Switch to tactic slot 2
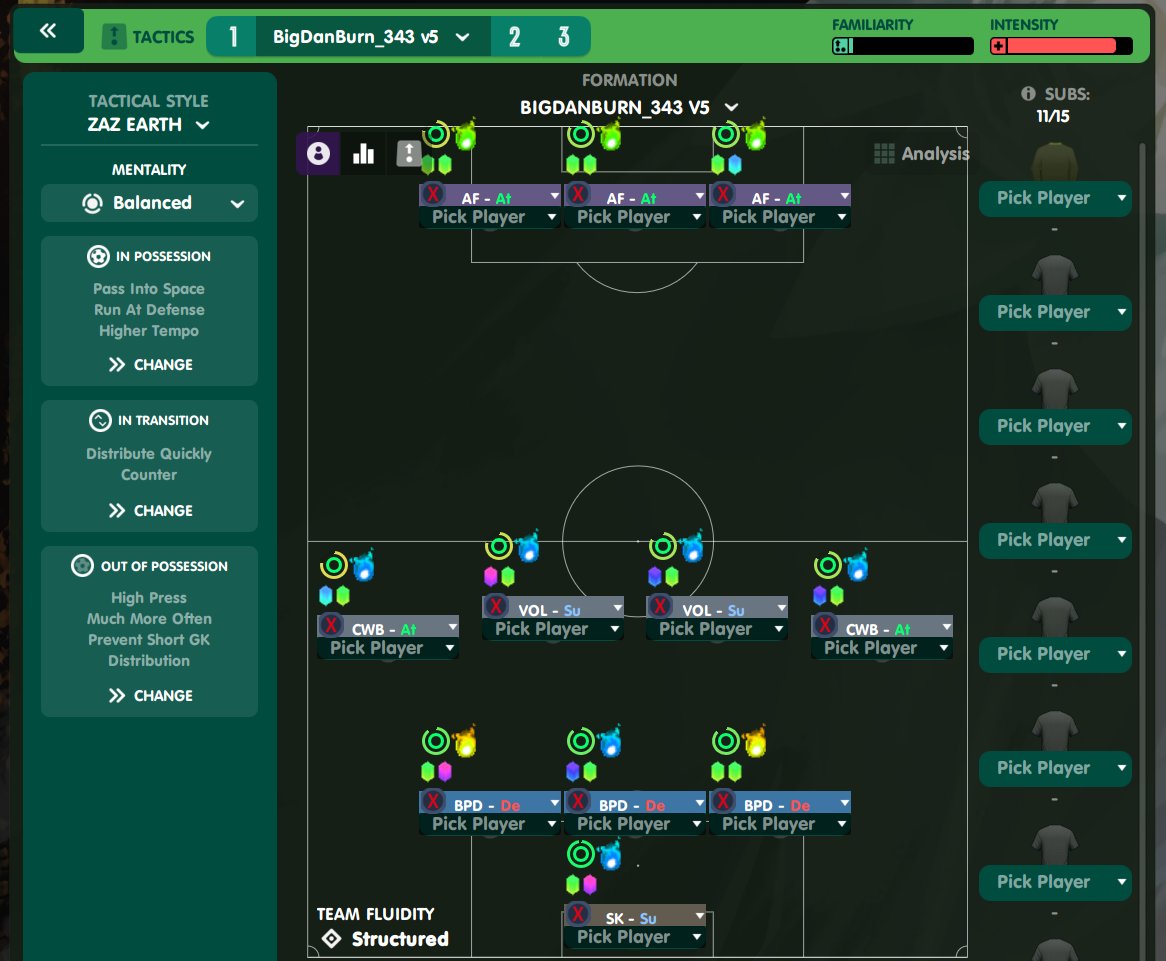Screen dimensions: 1166x961 click(x=514, y=37)
